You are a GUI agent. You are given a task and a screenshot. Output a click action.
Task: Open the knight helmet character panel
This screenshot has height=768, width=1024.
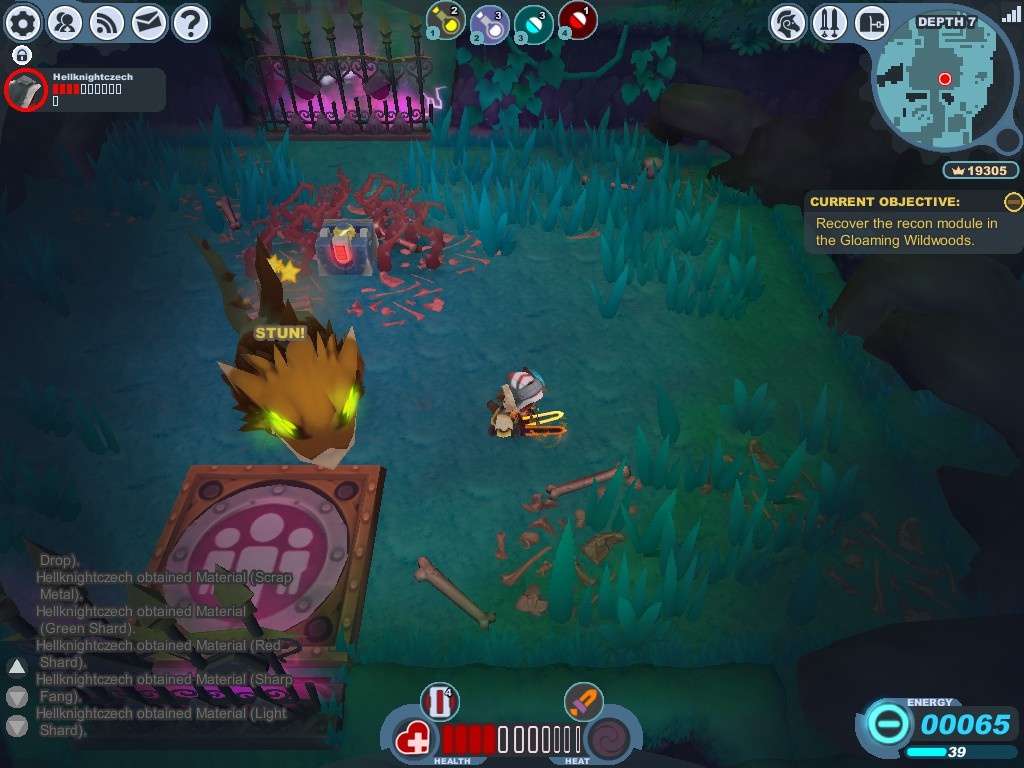pos(789,22)
